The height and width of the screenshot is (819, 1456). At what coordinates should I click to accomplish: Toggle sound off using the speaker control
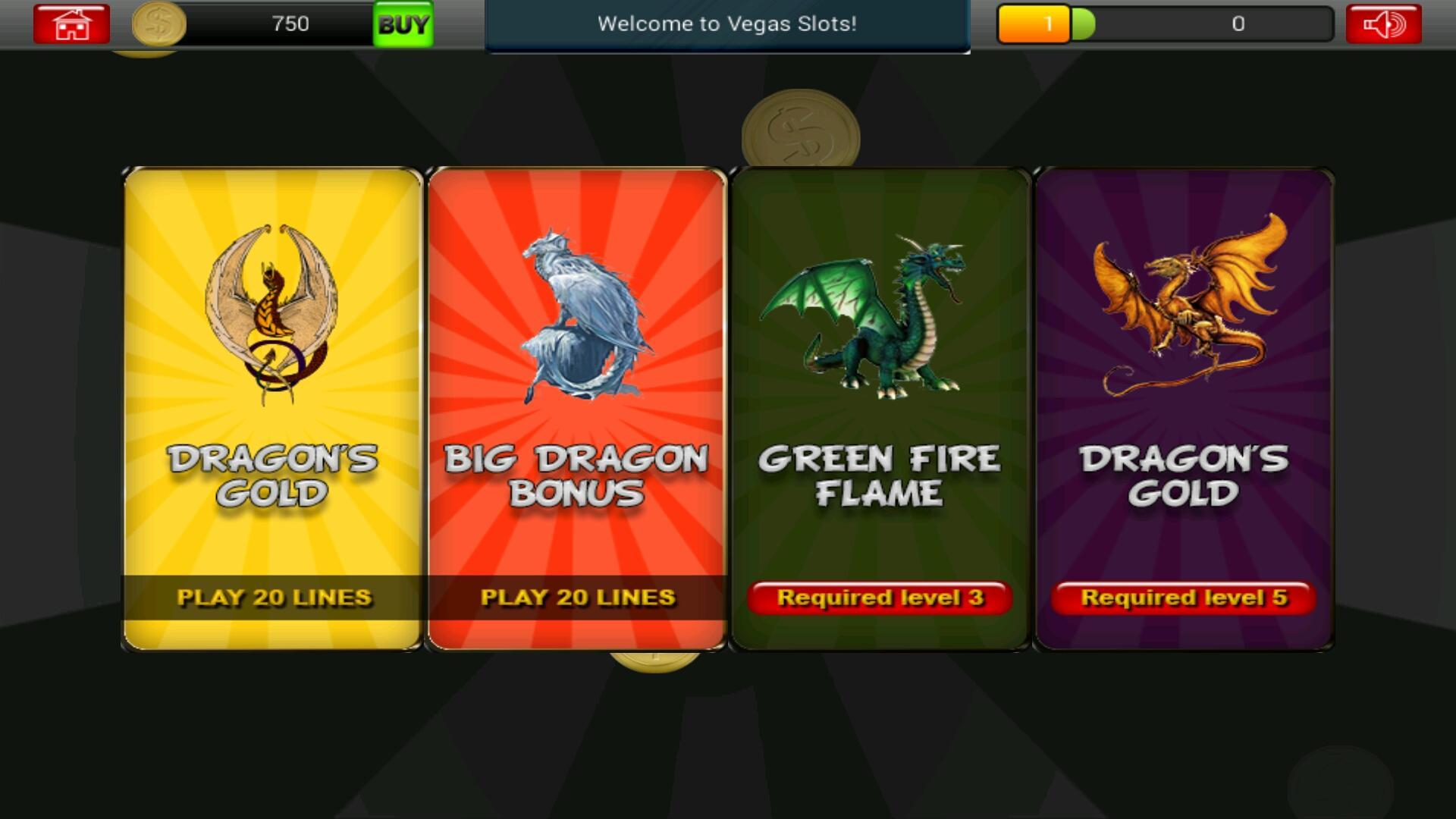pos(1386,24)
